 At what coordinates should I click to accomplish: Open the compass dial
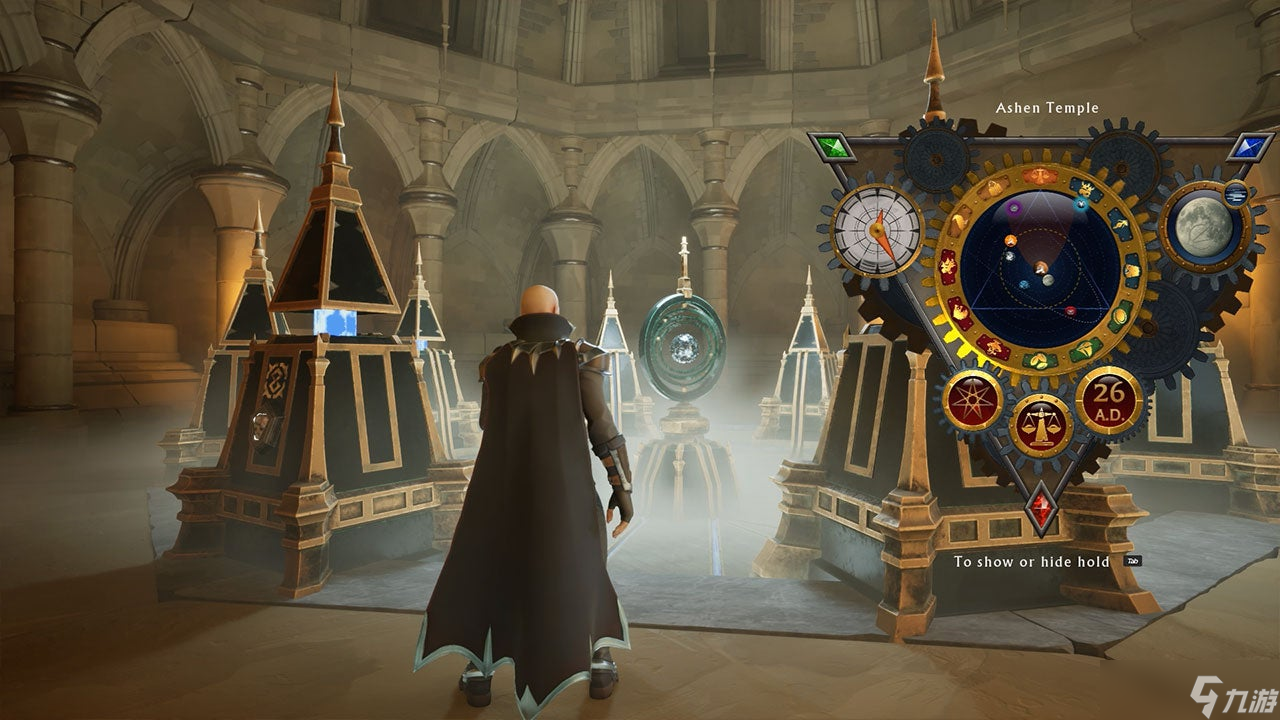[x=876, y=229]
